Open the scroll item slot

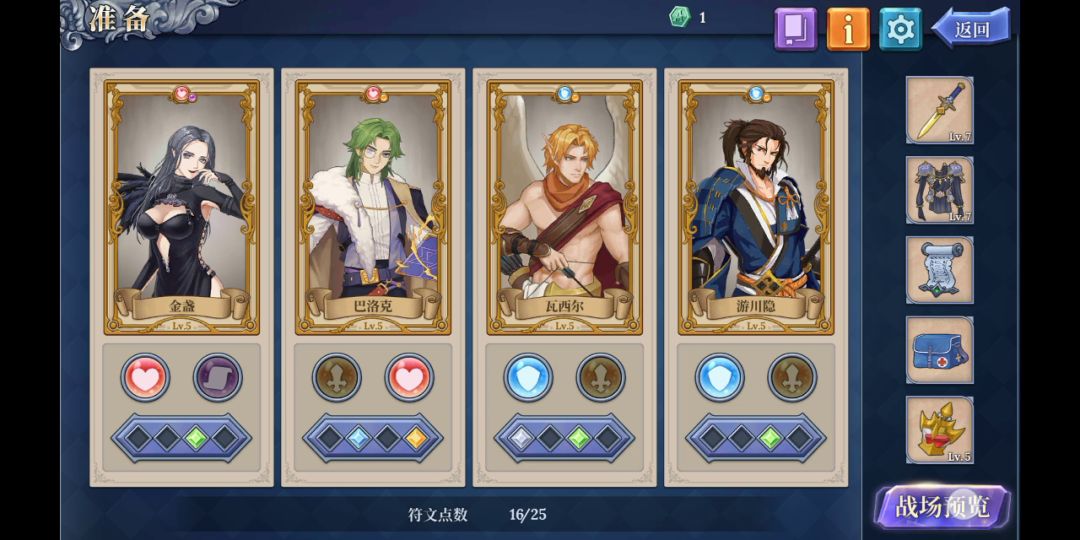(940, 270)
